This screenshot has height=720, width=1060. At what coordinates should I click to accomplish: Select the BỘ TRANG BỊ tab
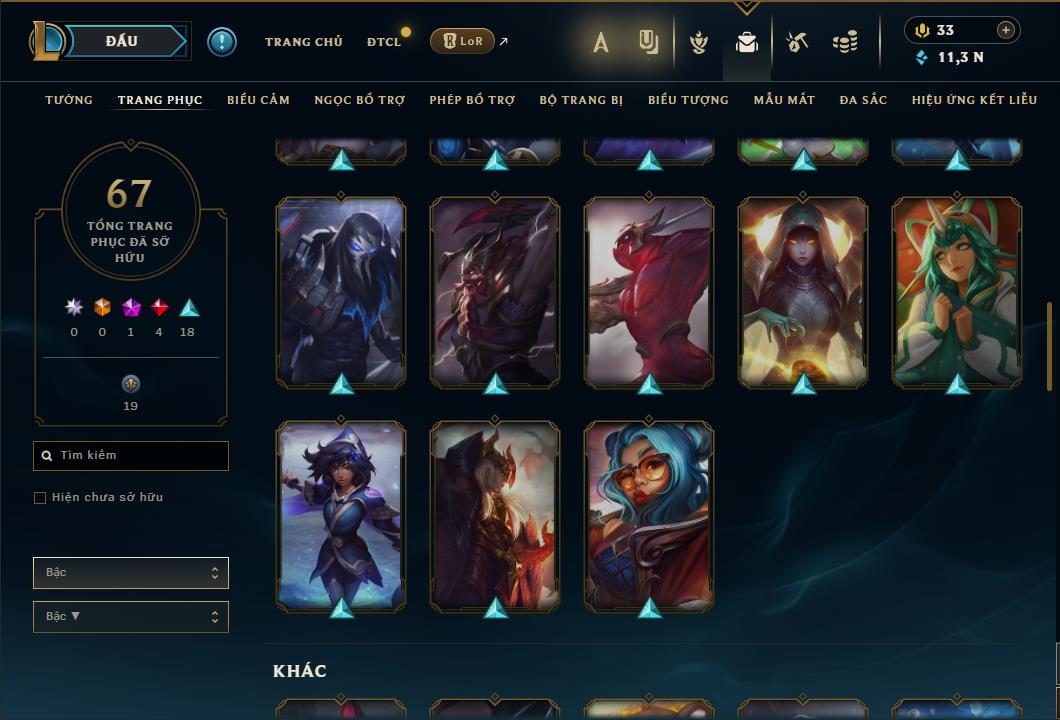pyautogui.click(x=581, y=100)
